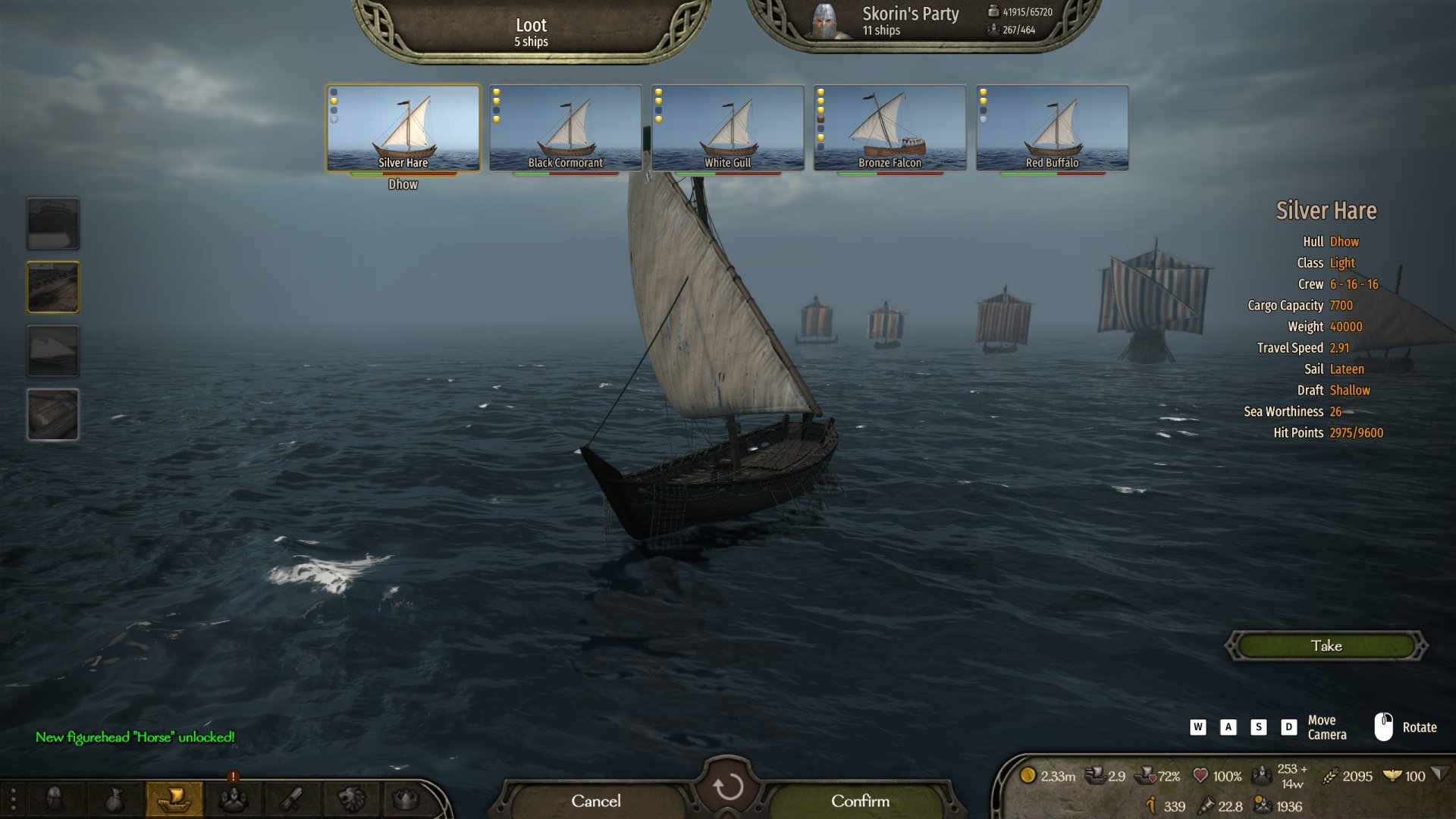1456x819 pixels.
Task: Select the Silver Hare ship card
Action: 403,127
